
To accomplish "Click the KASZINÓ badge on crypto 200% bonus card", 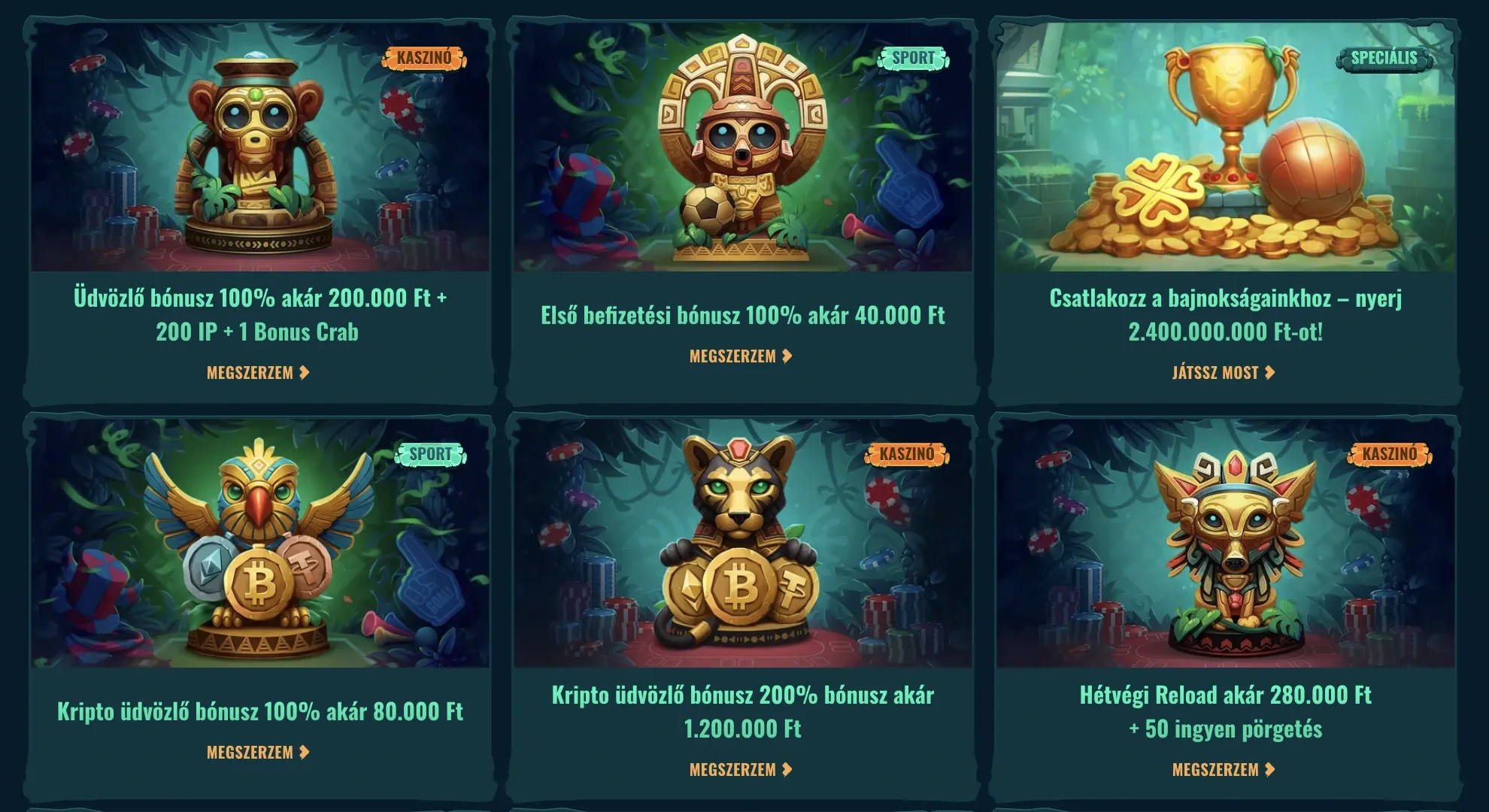I will coord(905,454).
